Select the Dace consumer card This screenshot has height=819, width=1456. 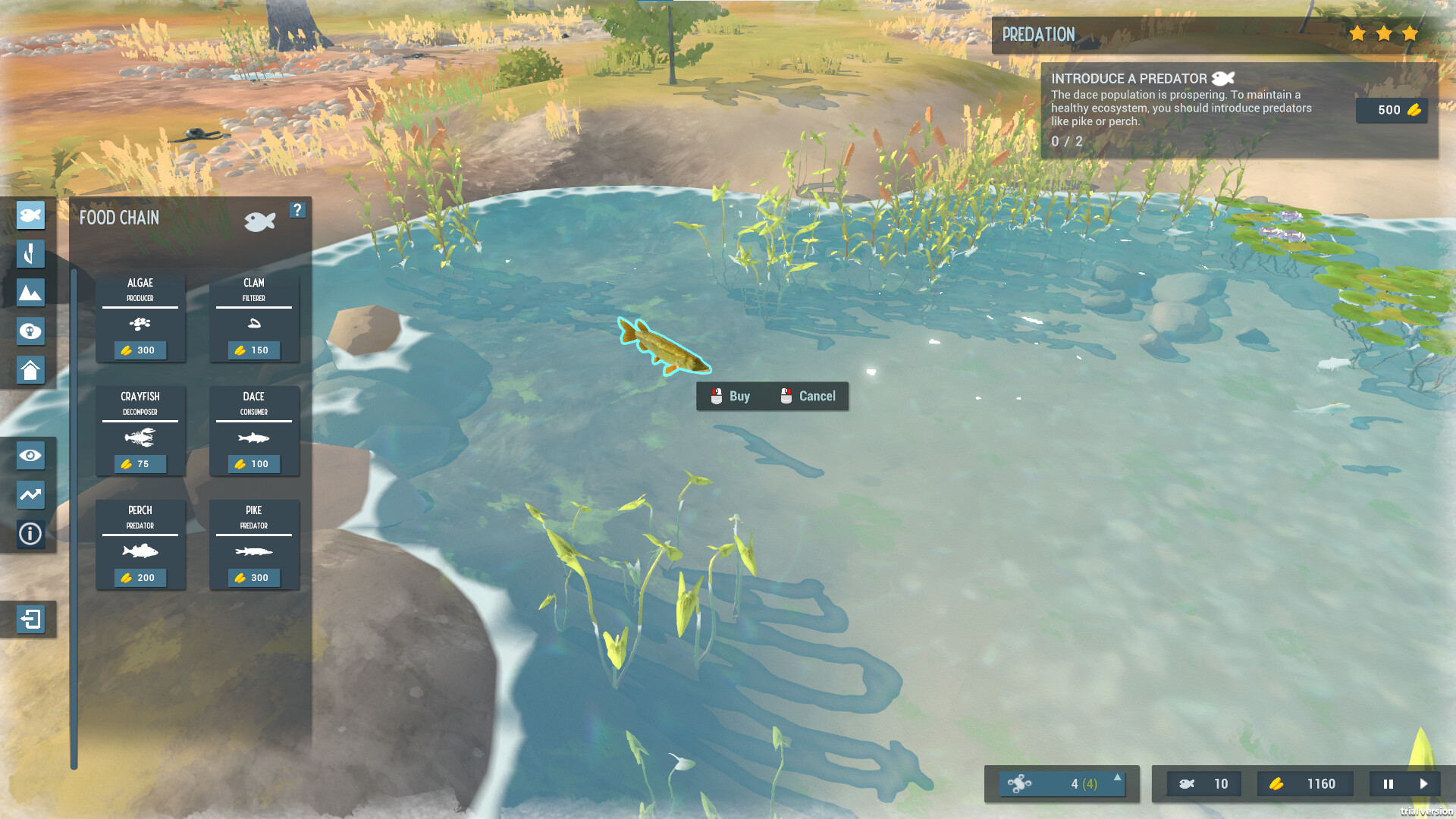click(253, 431)
